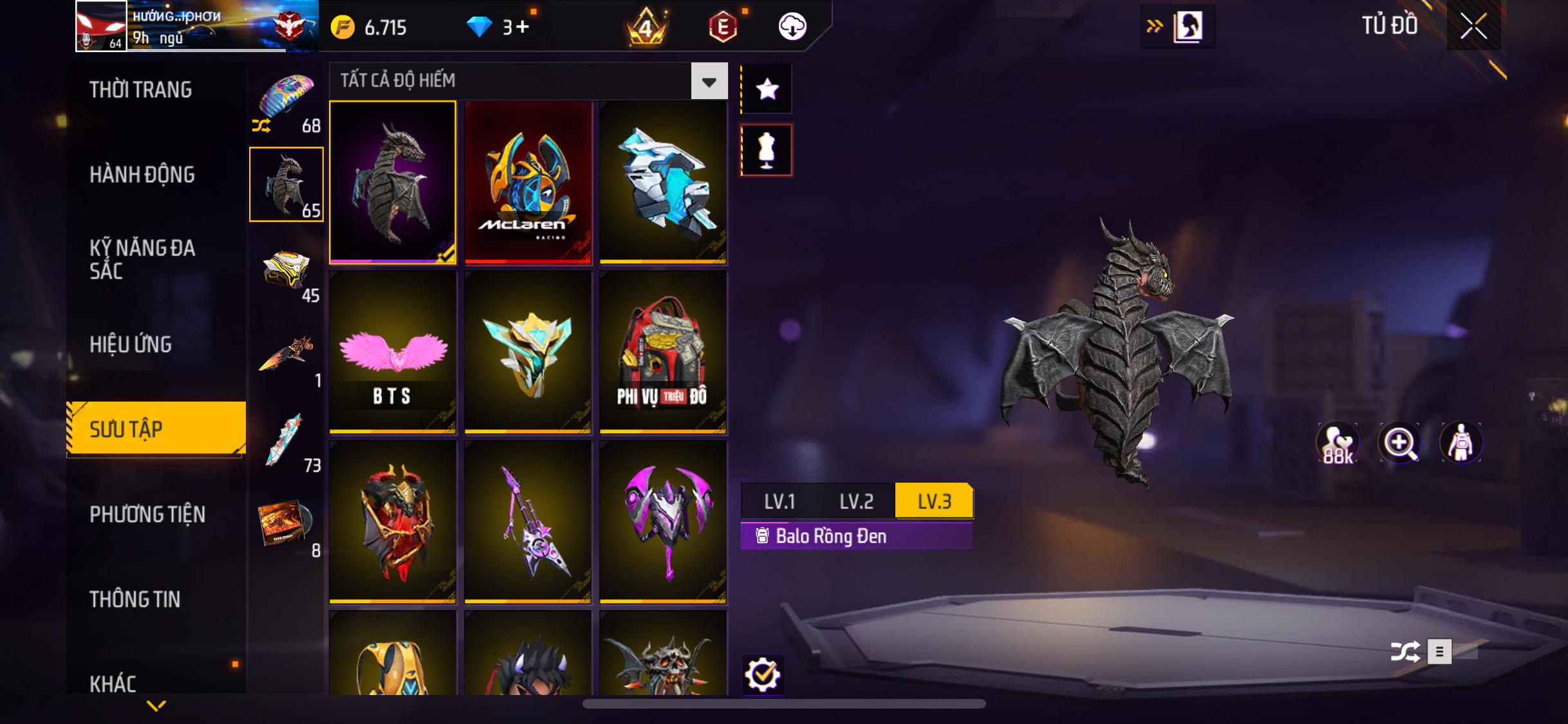Select the LV.3 backpack level

(x=934, y=501)
